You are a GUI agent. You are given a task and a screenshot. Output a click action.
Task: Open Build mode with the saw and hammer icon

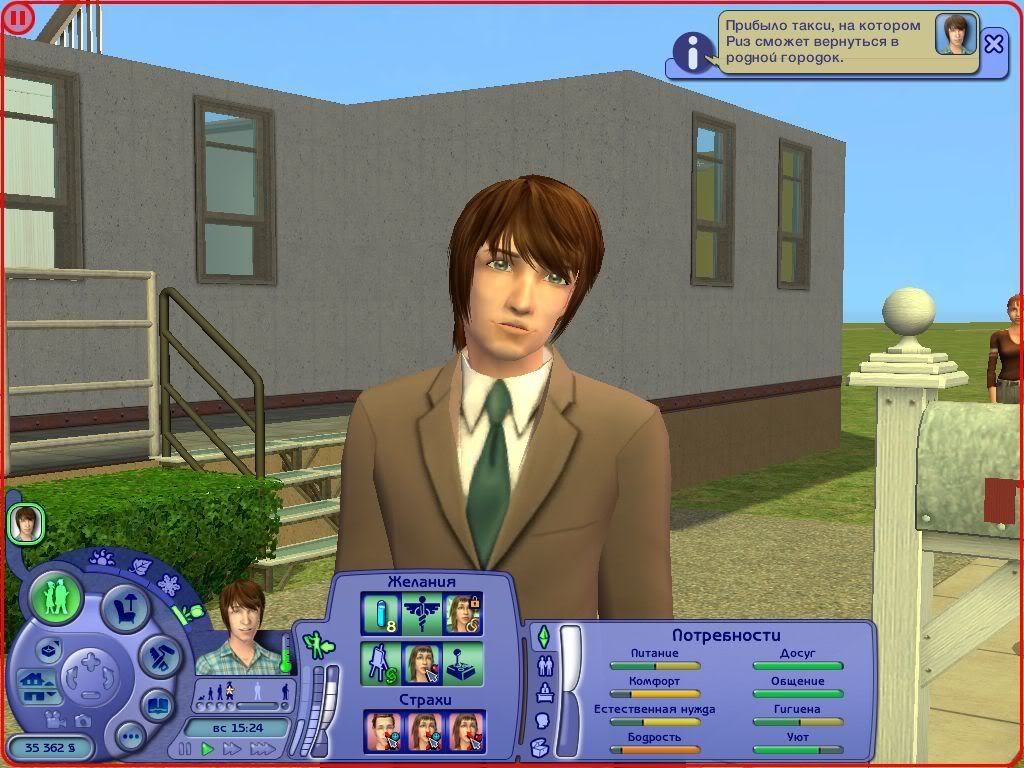coord(159,657)
